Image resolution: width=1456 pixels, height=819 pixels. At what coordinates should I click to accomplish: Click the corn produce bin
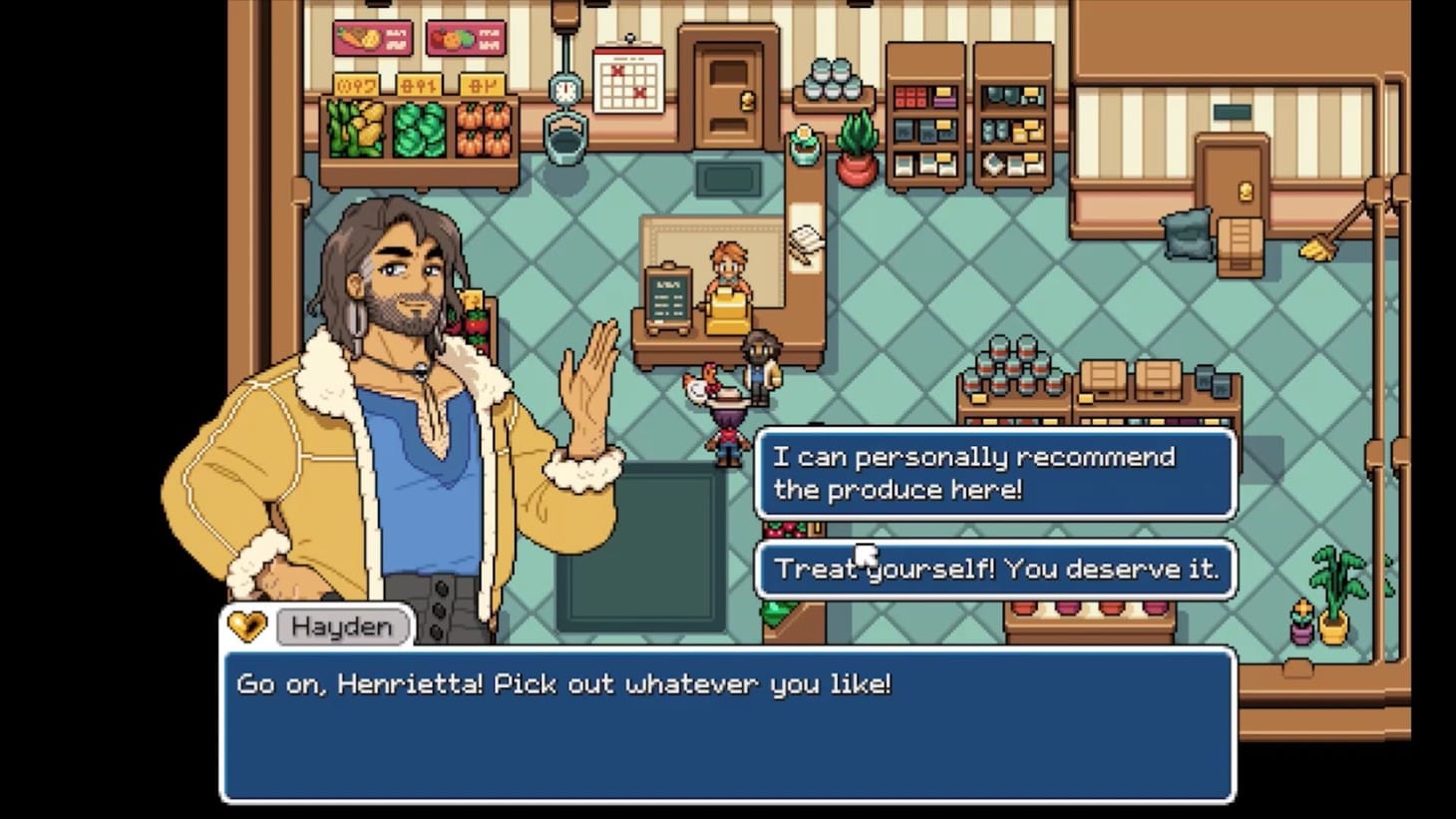[x=354, y=130]
